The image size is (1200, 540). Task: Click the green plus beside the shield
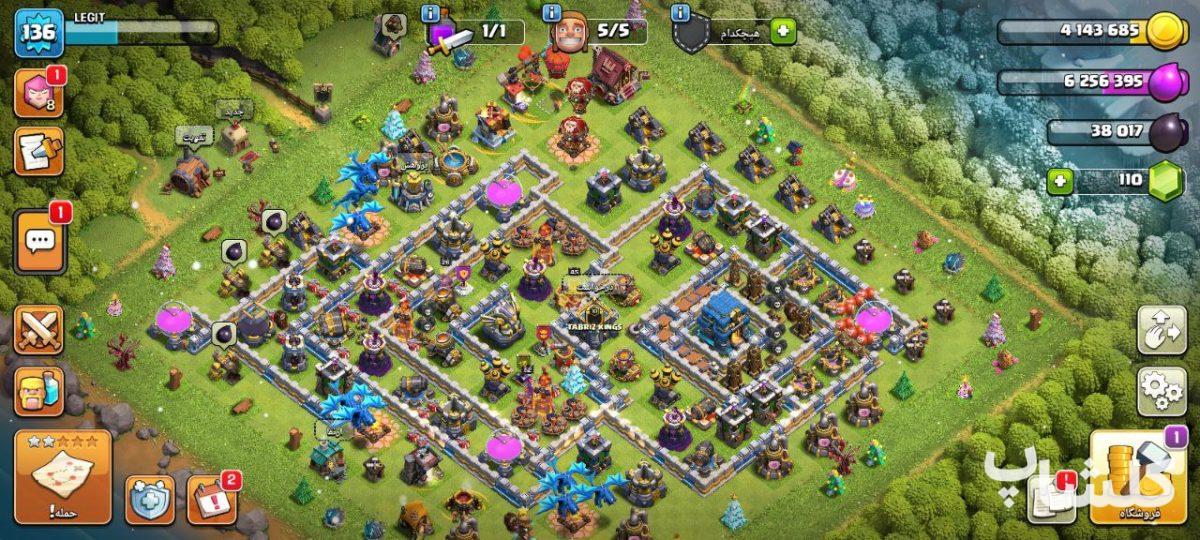[782, 32]
